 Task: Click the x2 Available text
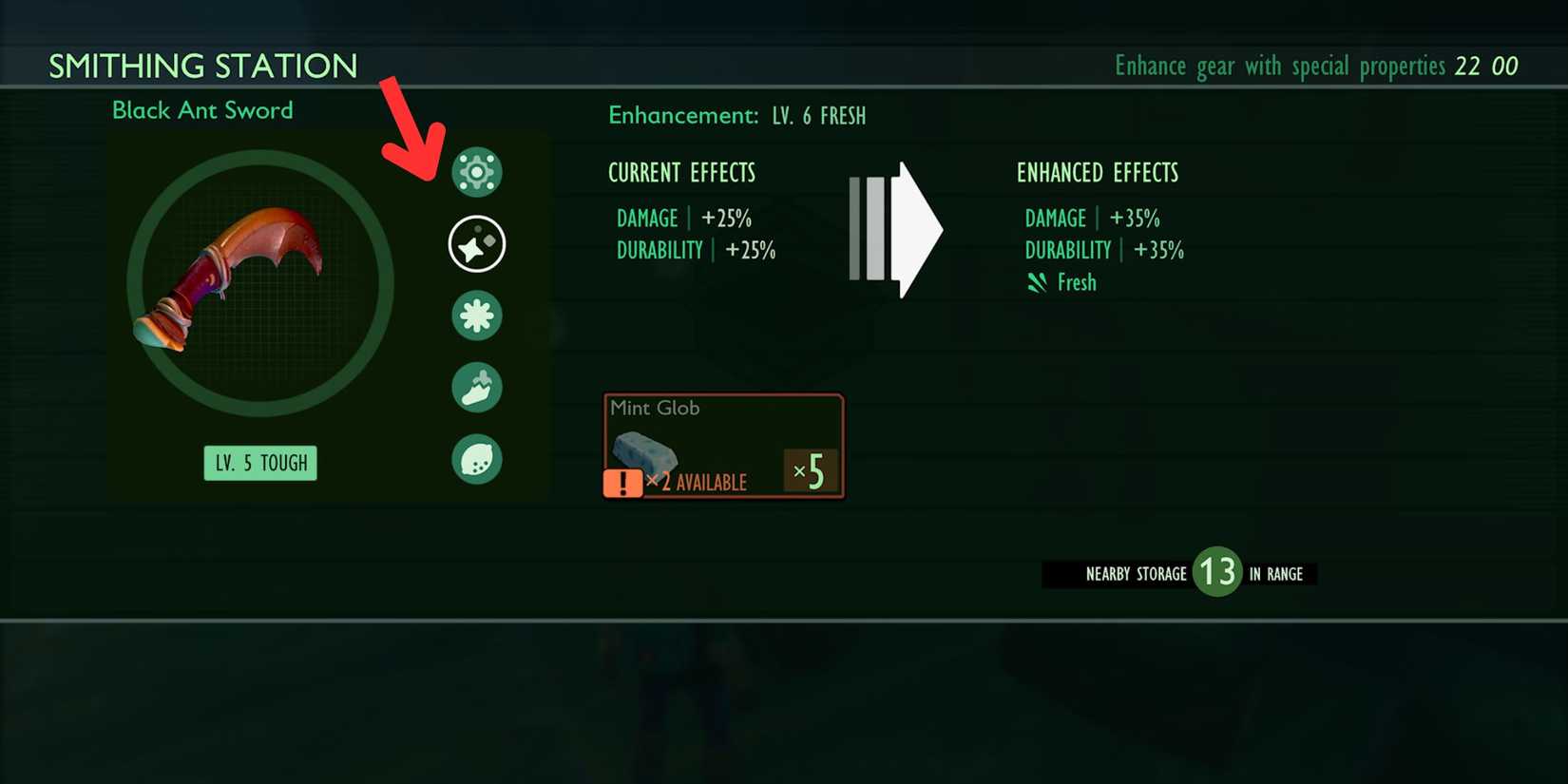click(699, 483)
